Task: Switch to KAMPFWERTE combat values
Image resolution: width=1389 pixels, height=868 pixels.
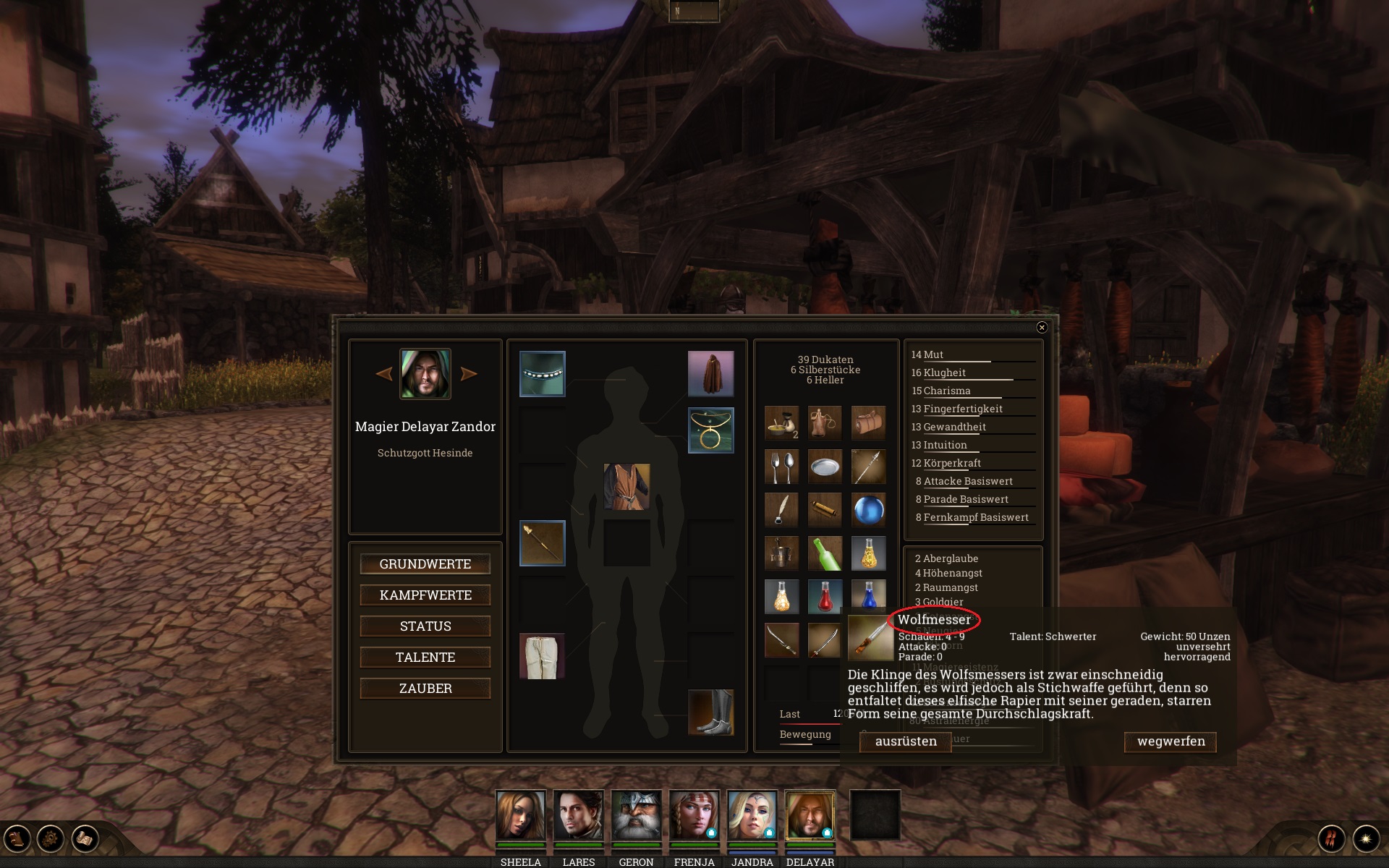Action: (425, 595)
